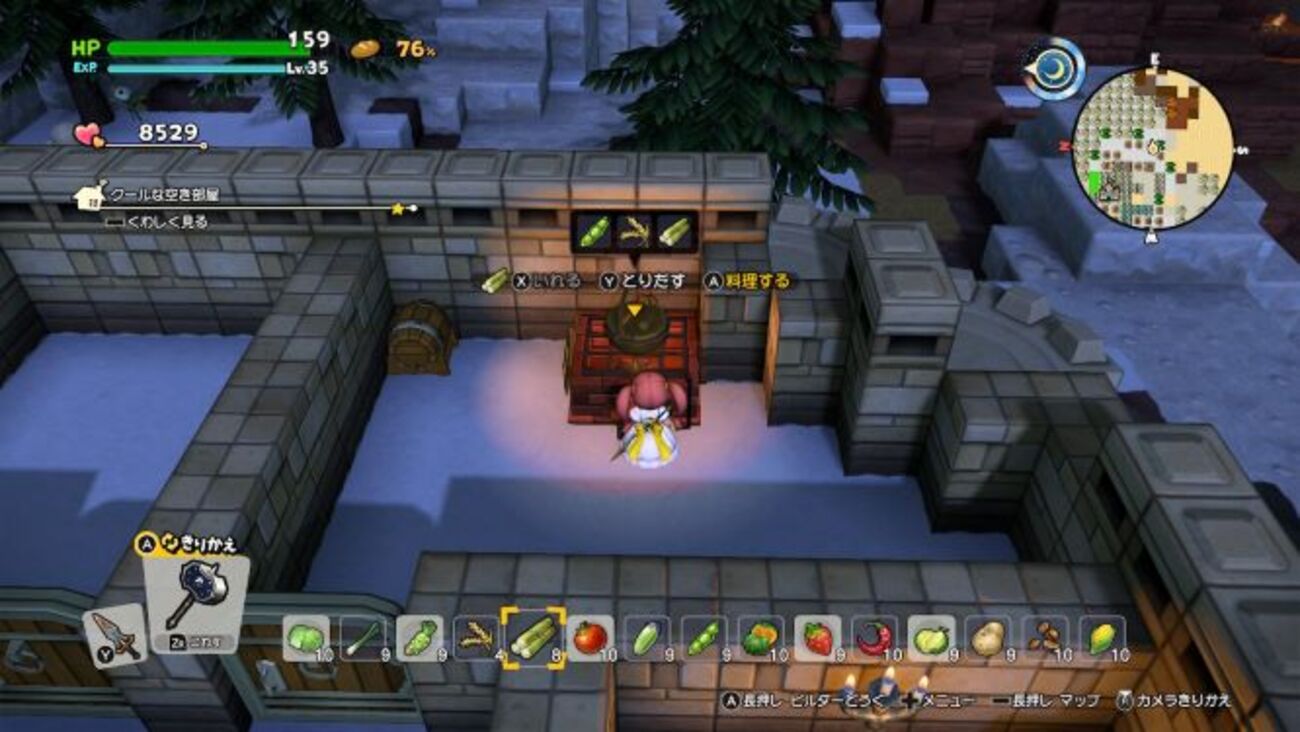Screen dimensions: 1300x732
Task: Select the brown beans slot in the hotbar
Action: tap(1046, 637)
